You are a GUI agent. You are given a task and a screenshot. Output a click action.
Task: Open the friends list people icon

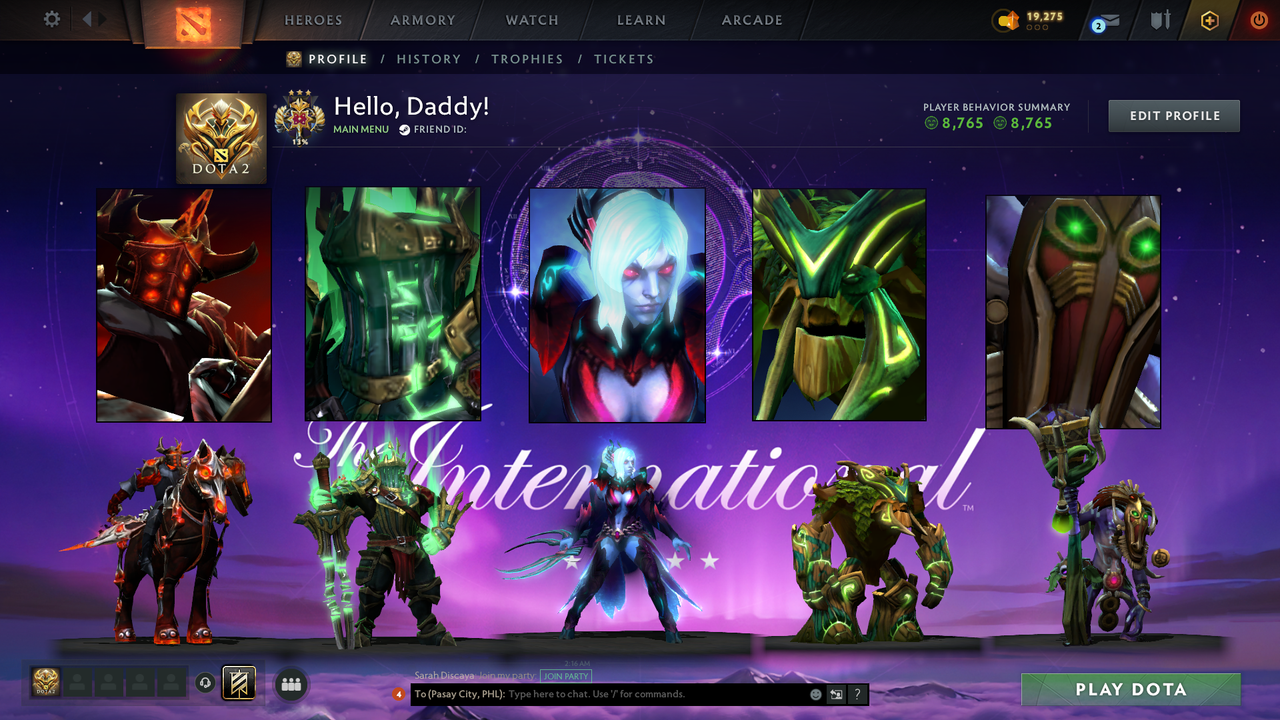click(x=290, y=684)
